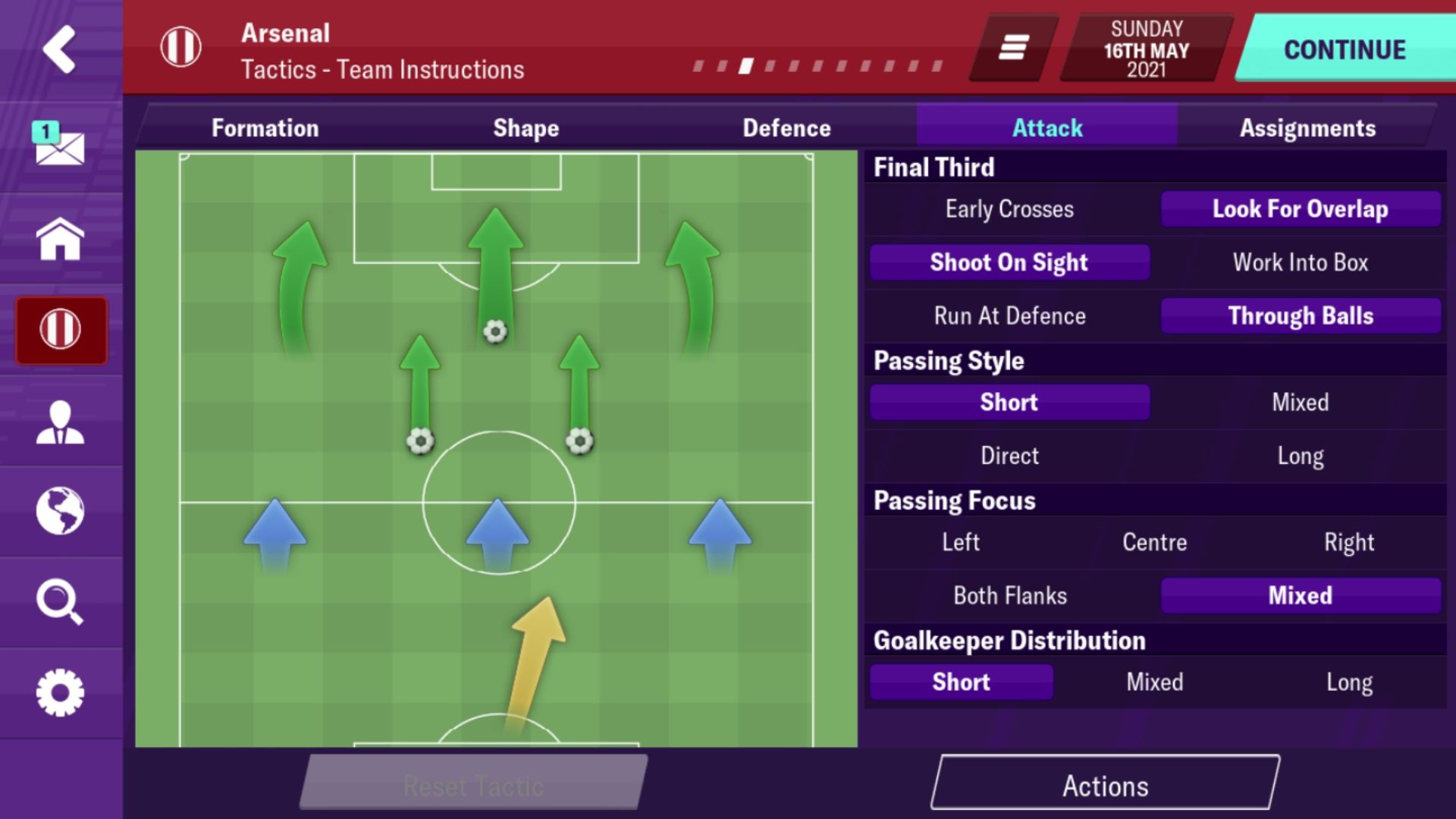This screenshot has width=1456, height=819.
Task: Click the Continue button
Action: tap(1344, 49)
